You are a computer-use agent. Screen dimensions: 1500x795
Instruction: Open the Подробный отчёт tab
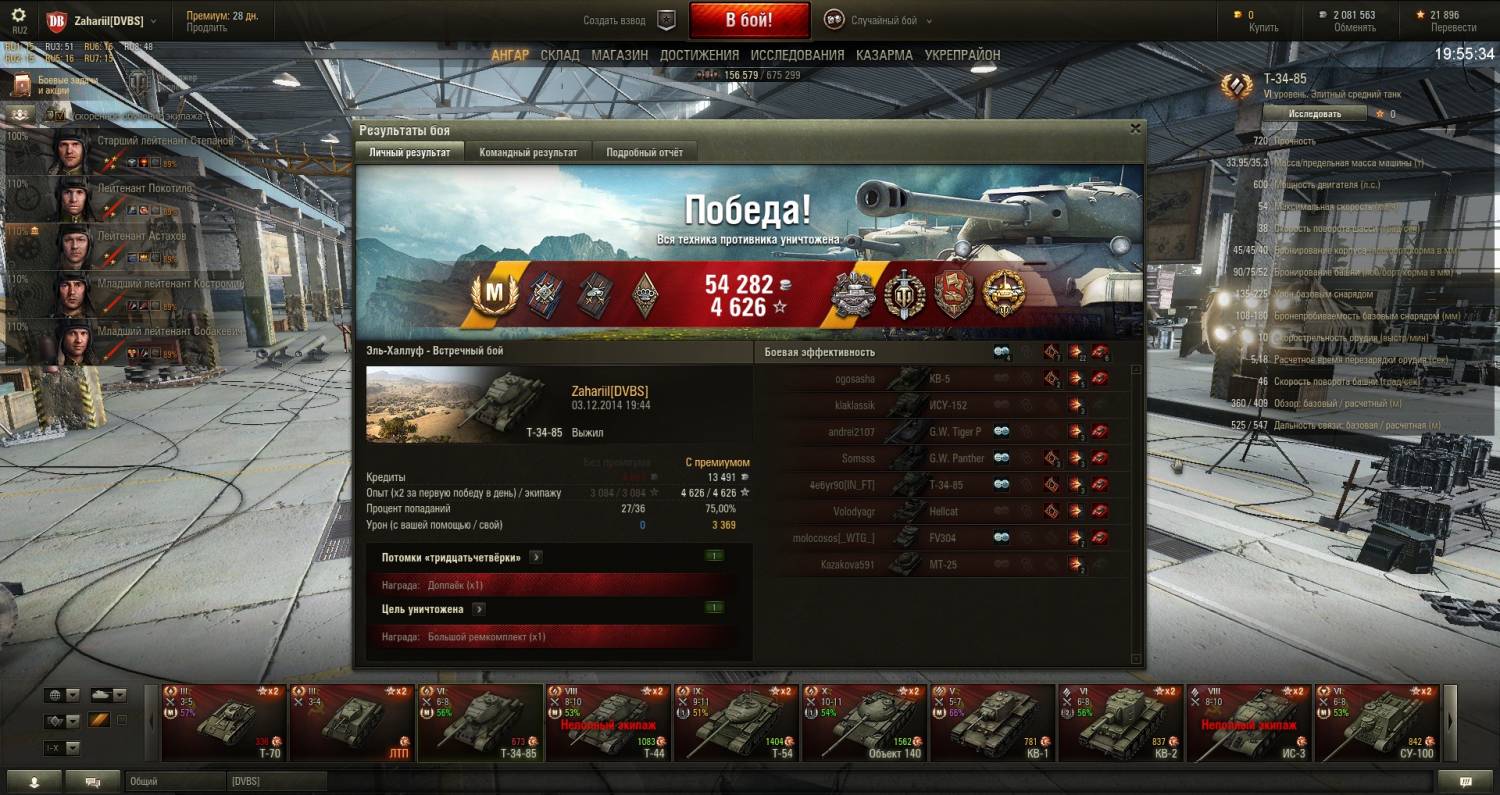[x=644, y=152]
